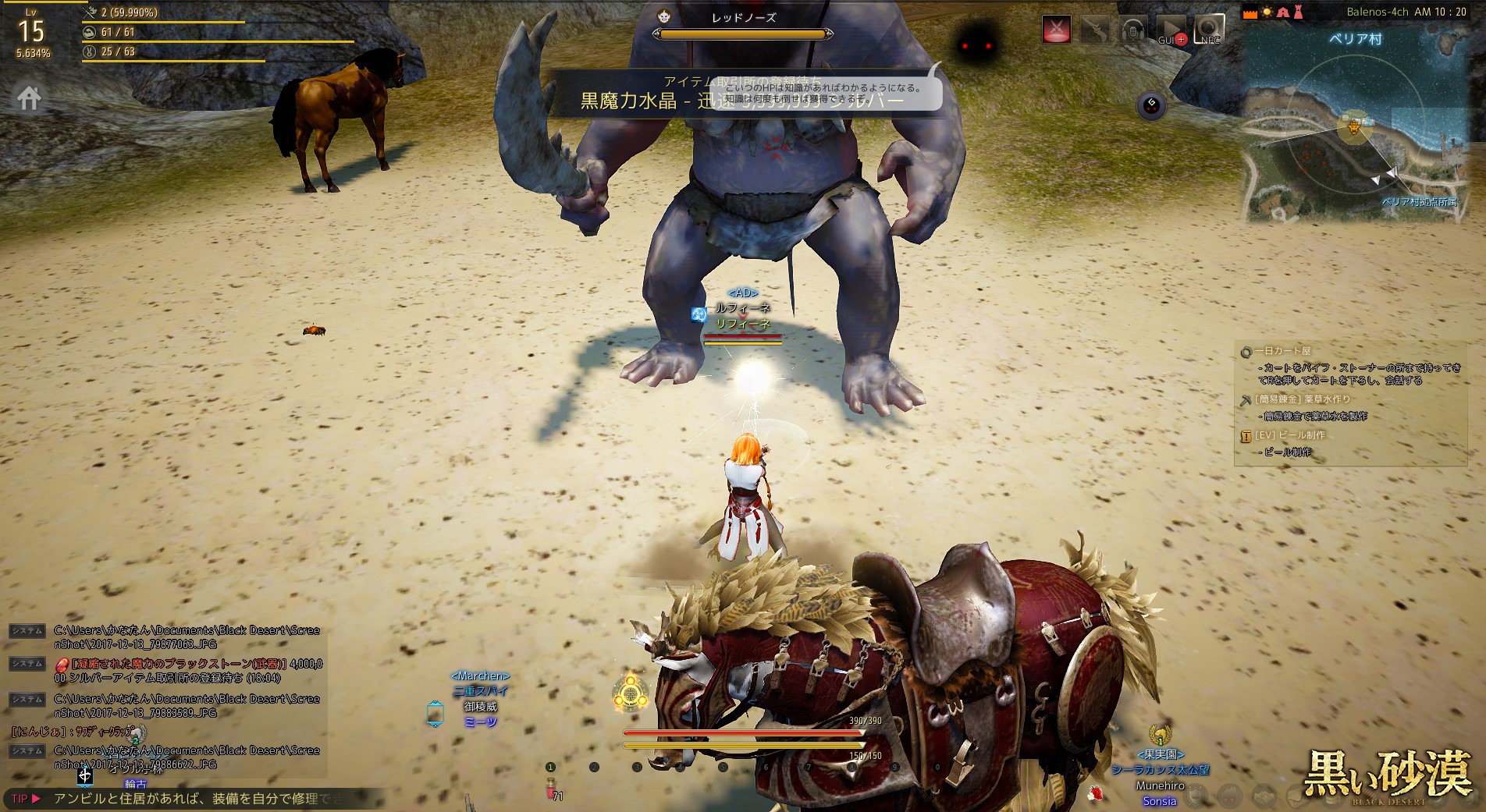Open the NPC search magnifier
This screenshot has width=1486, height=812.
click(x=1208, y=30)
